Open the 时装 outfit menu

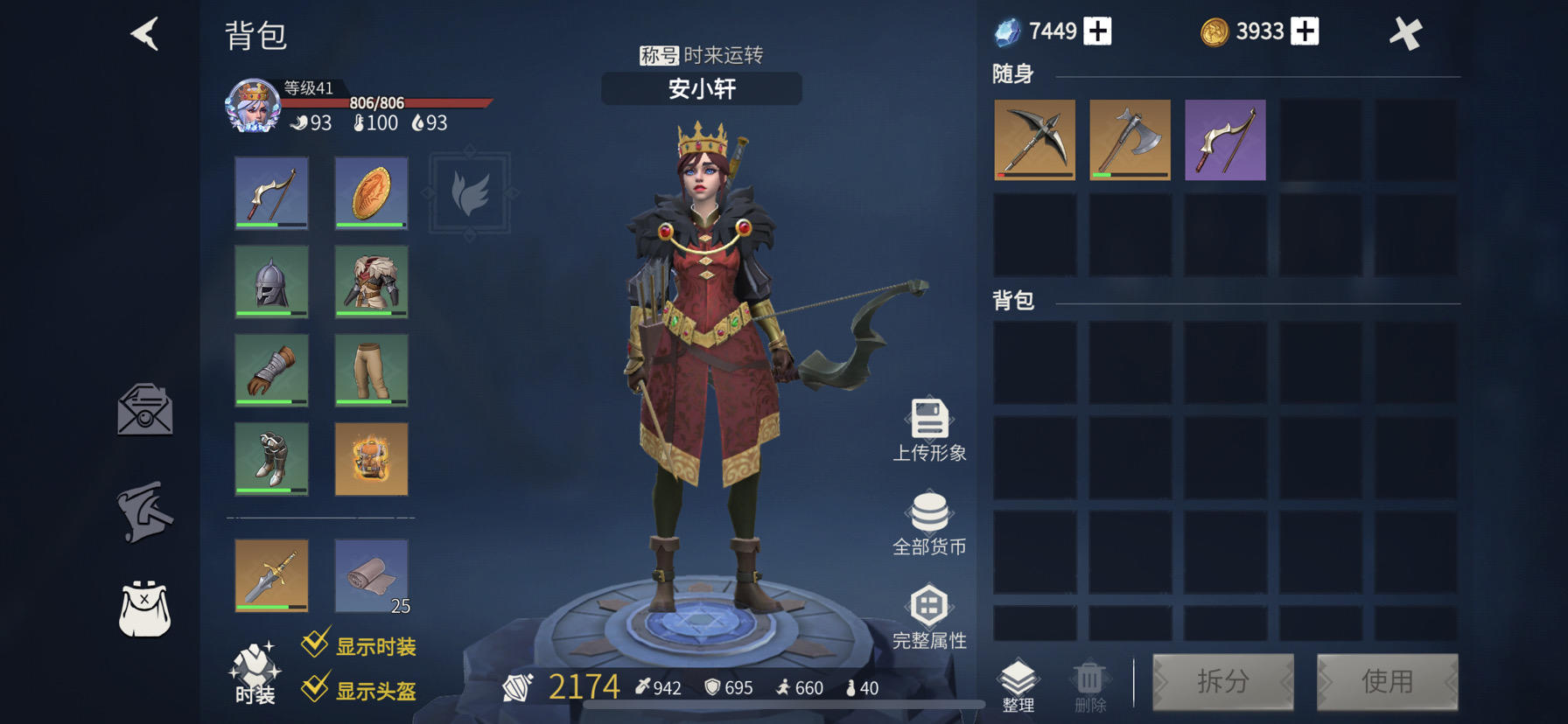pos(255,673)
